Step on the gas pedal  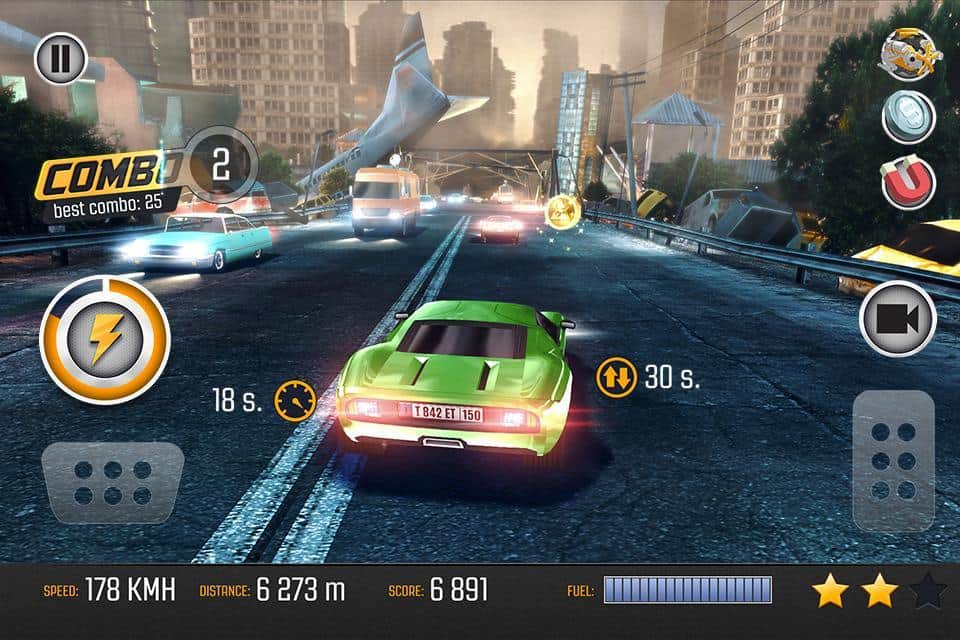[893, 460]
